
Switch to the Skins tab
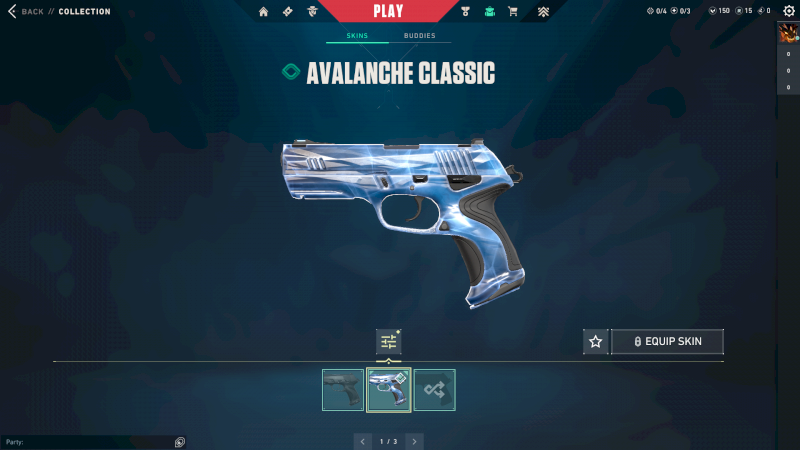click(357, 36)
